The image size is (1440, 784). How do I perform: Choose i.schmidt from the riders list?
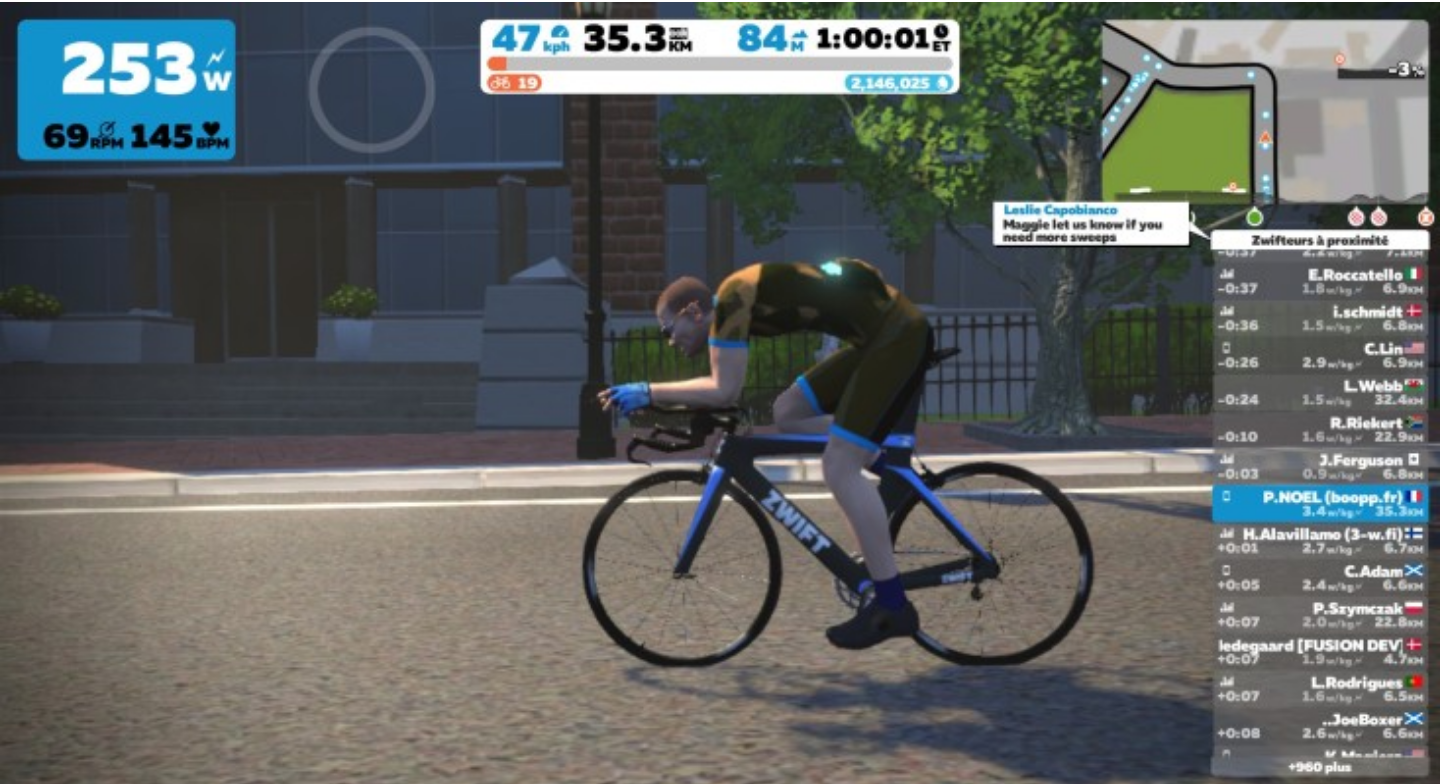click(1320, 318)
